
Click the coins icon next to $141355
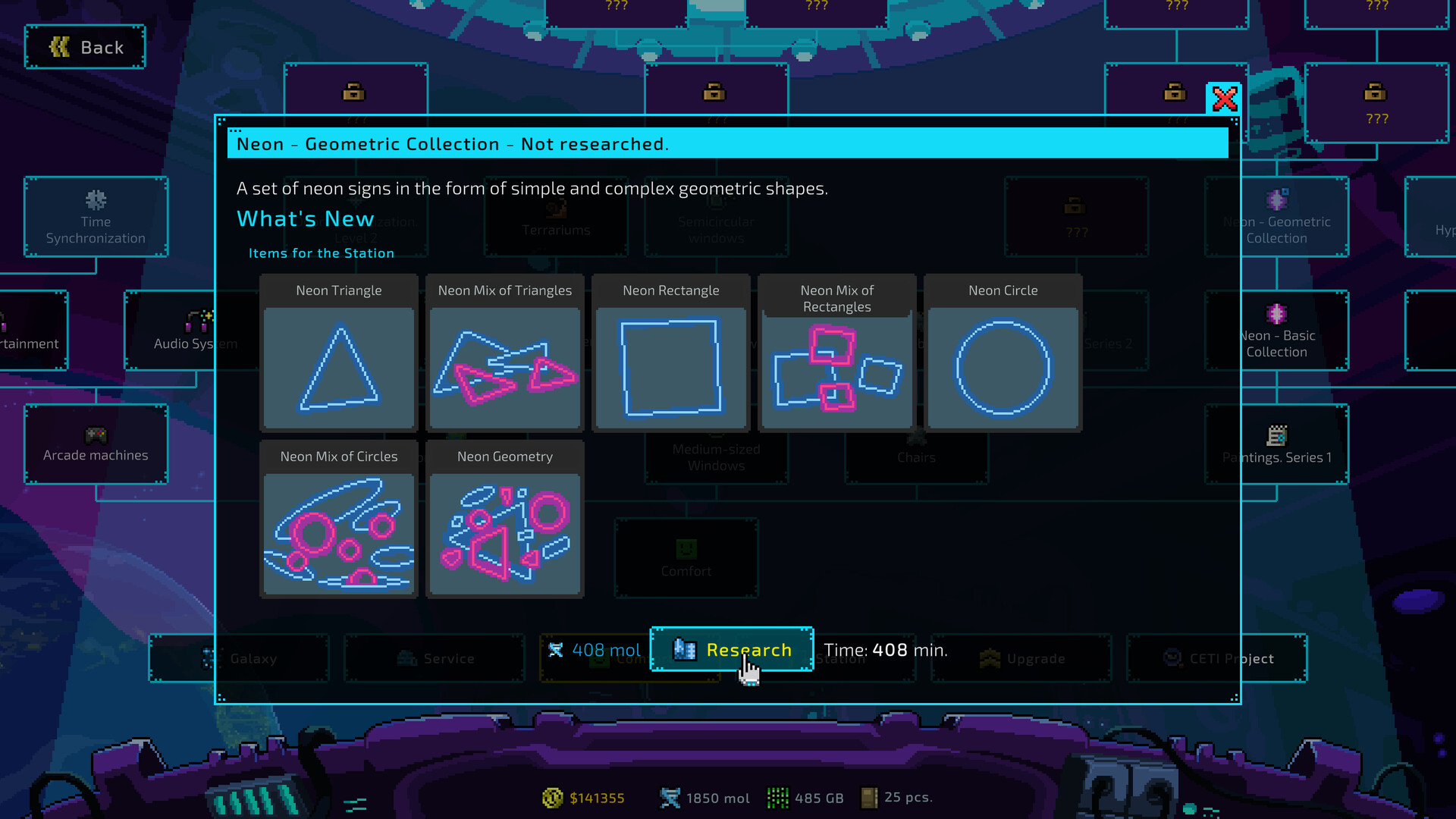[x=551, y=798]
